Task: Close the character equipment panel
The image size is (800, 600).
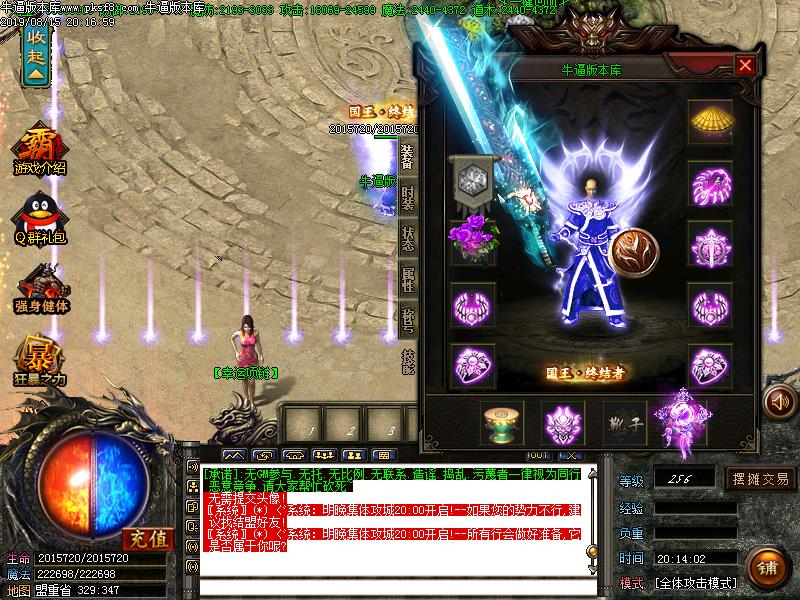Action: 745,65
